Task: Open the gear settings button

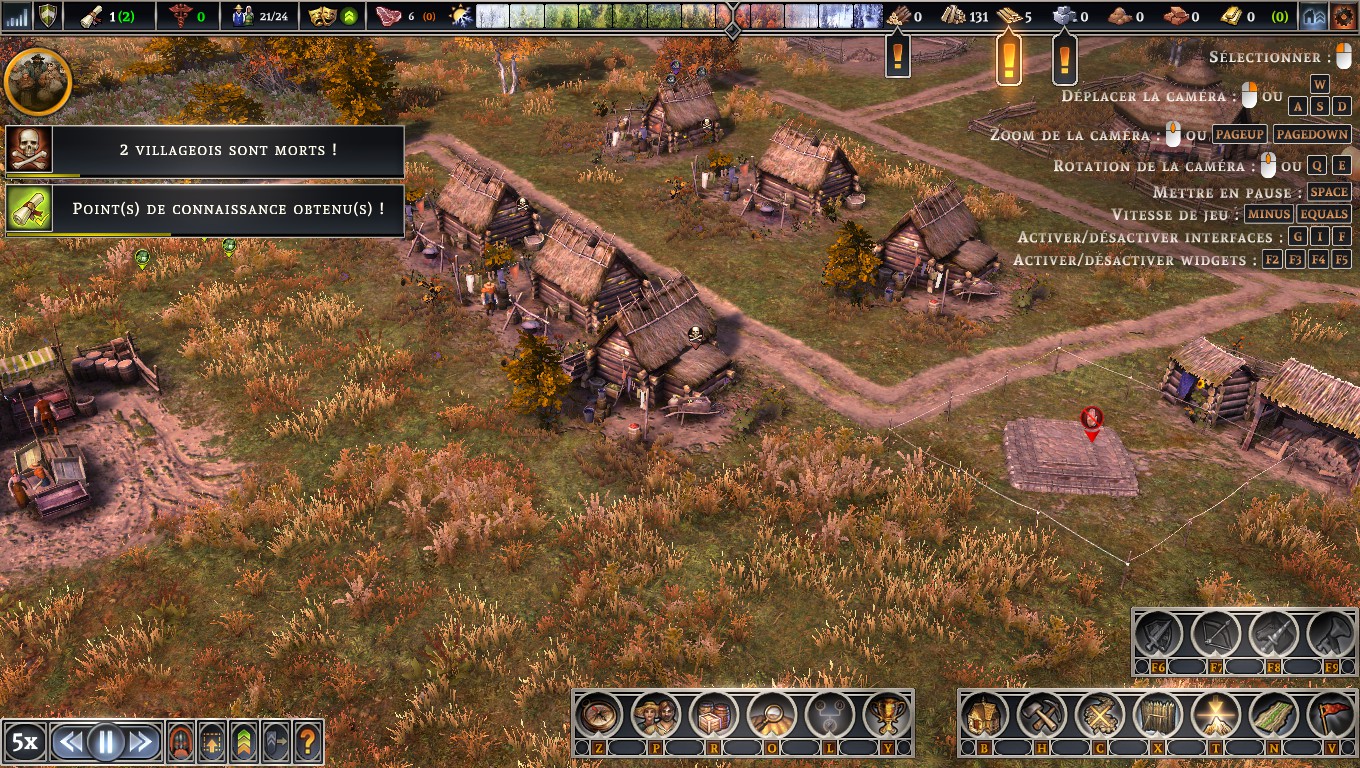Action: coord(1341,16)
